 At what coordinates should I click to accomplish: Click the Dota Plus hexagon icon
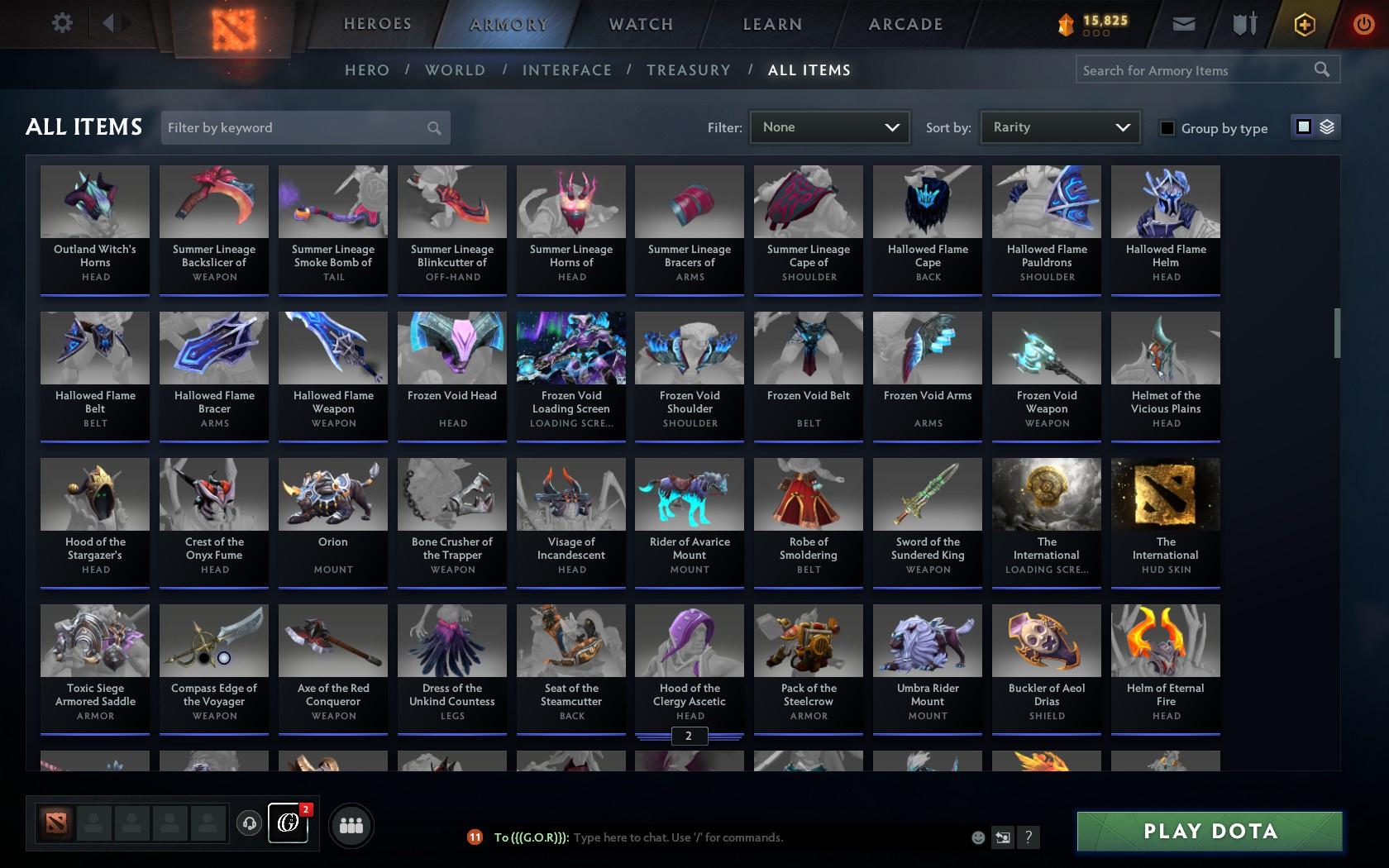pyautogui.click(x=1304, y=23)
